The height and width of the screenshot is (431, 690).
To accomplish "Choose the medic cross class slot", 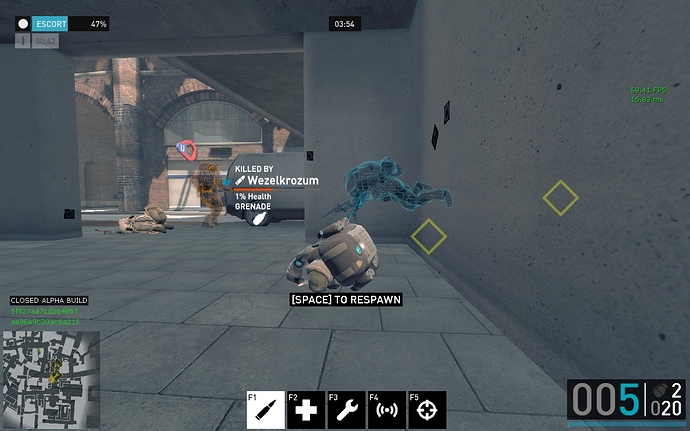I will pos(306,410).
